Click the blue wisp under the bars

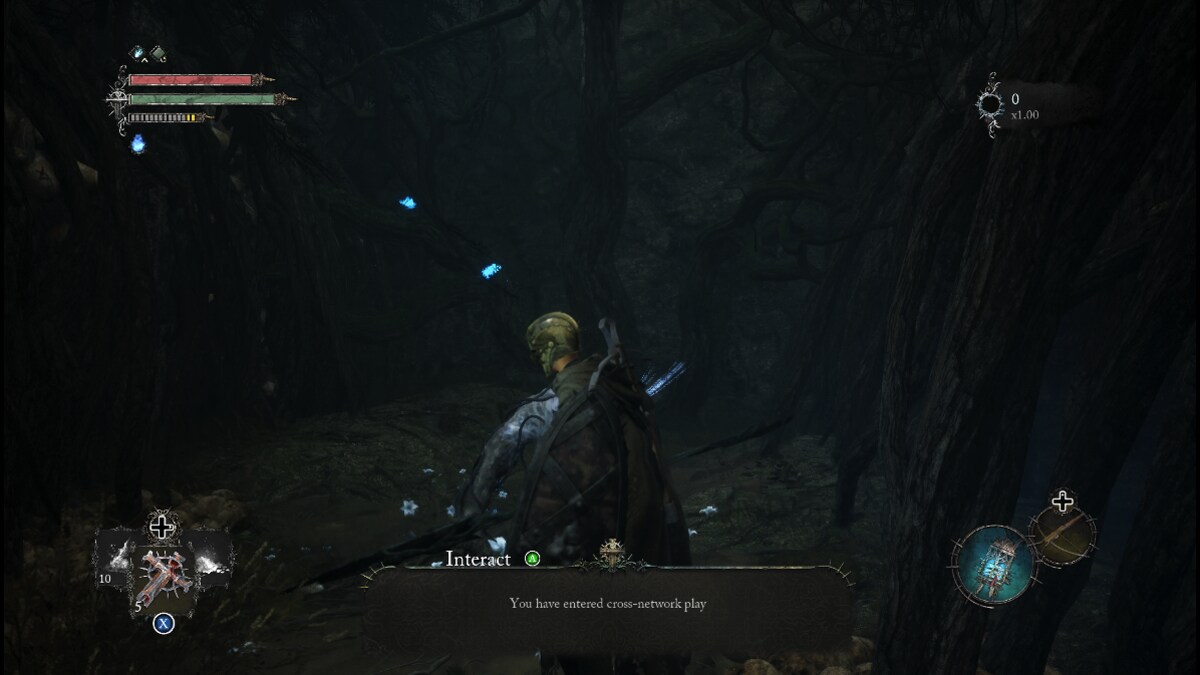click(138, 144)
